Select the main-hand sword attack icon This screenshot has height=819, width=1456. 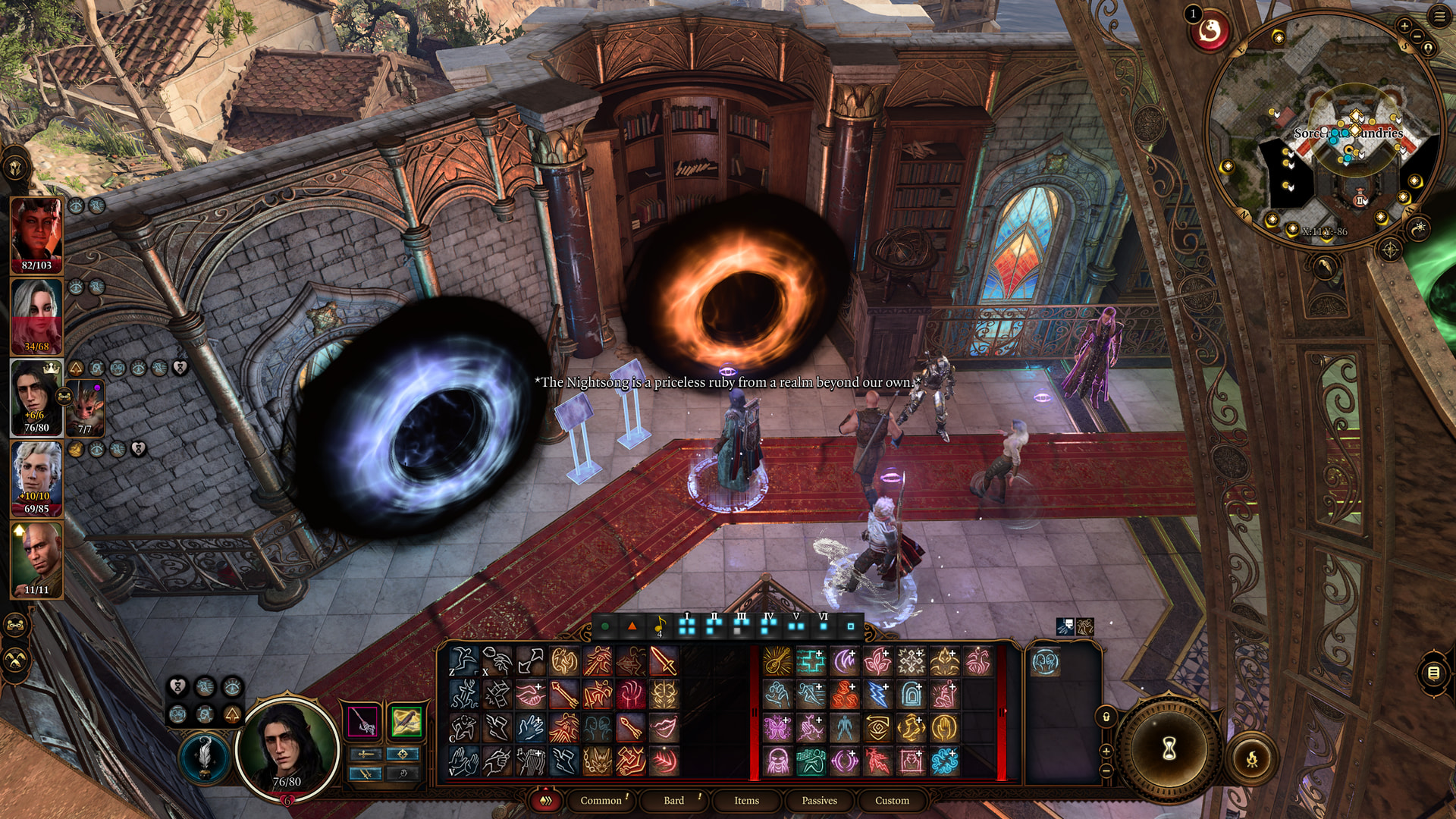pyautogui.click(x=664, y=661)
